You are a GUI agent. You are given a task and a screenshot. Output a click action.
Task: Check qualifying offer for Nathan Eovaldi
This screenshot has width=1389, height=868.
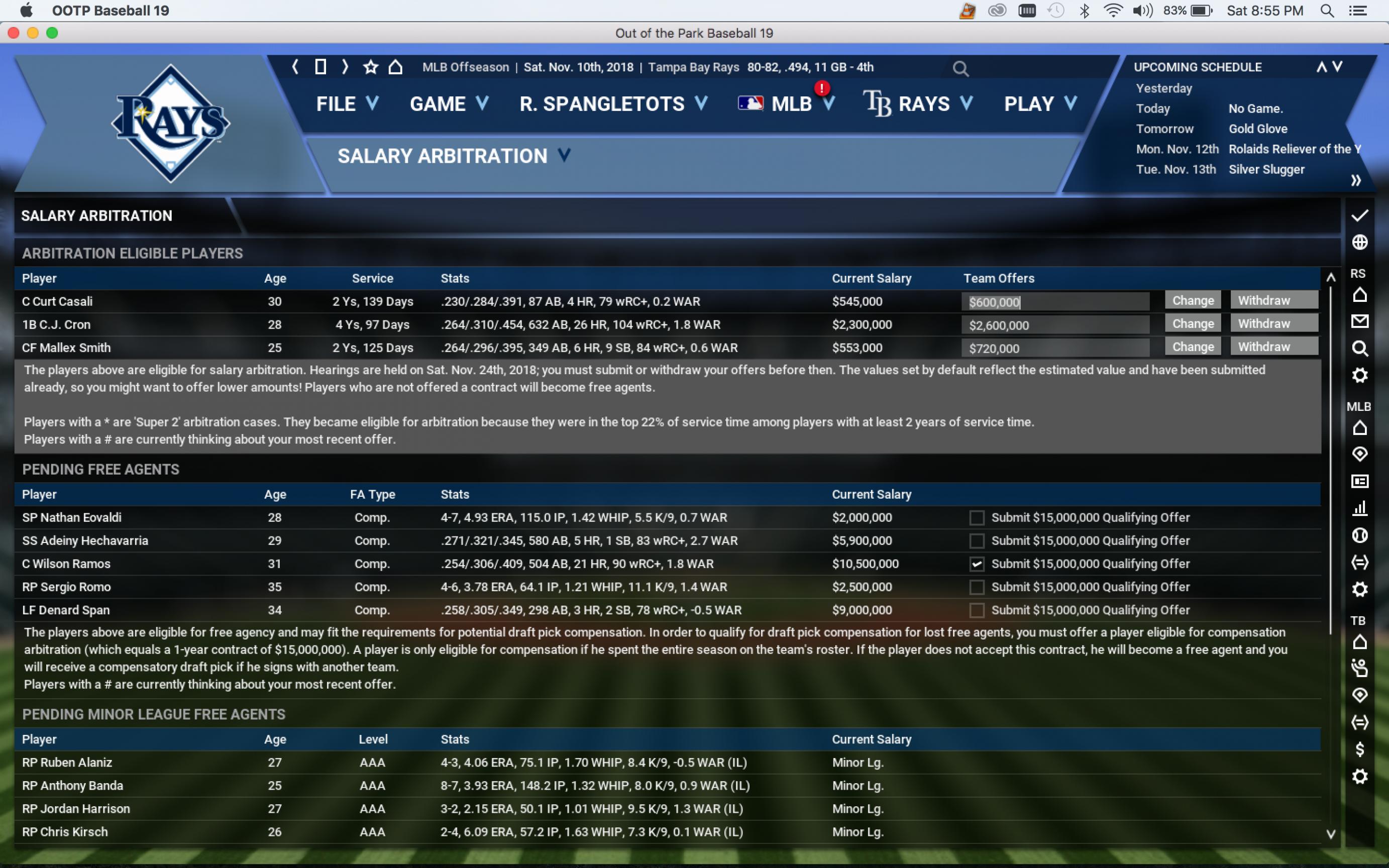(x=976, y=518)
